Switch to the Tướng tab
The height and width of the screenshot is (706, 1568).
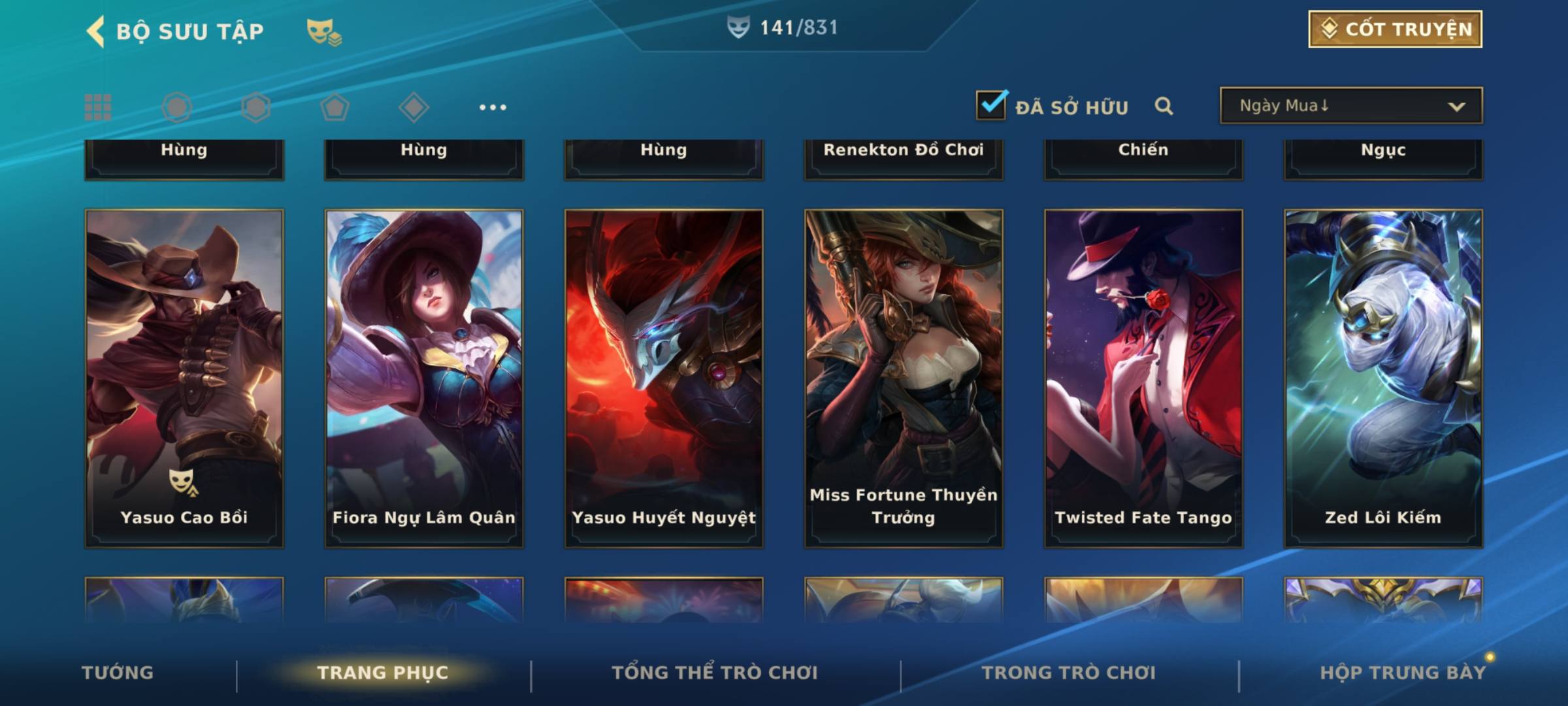coord(118,673)
